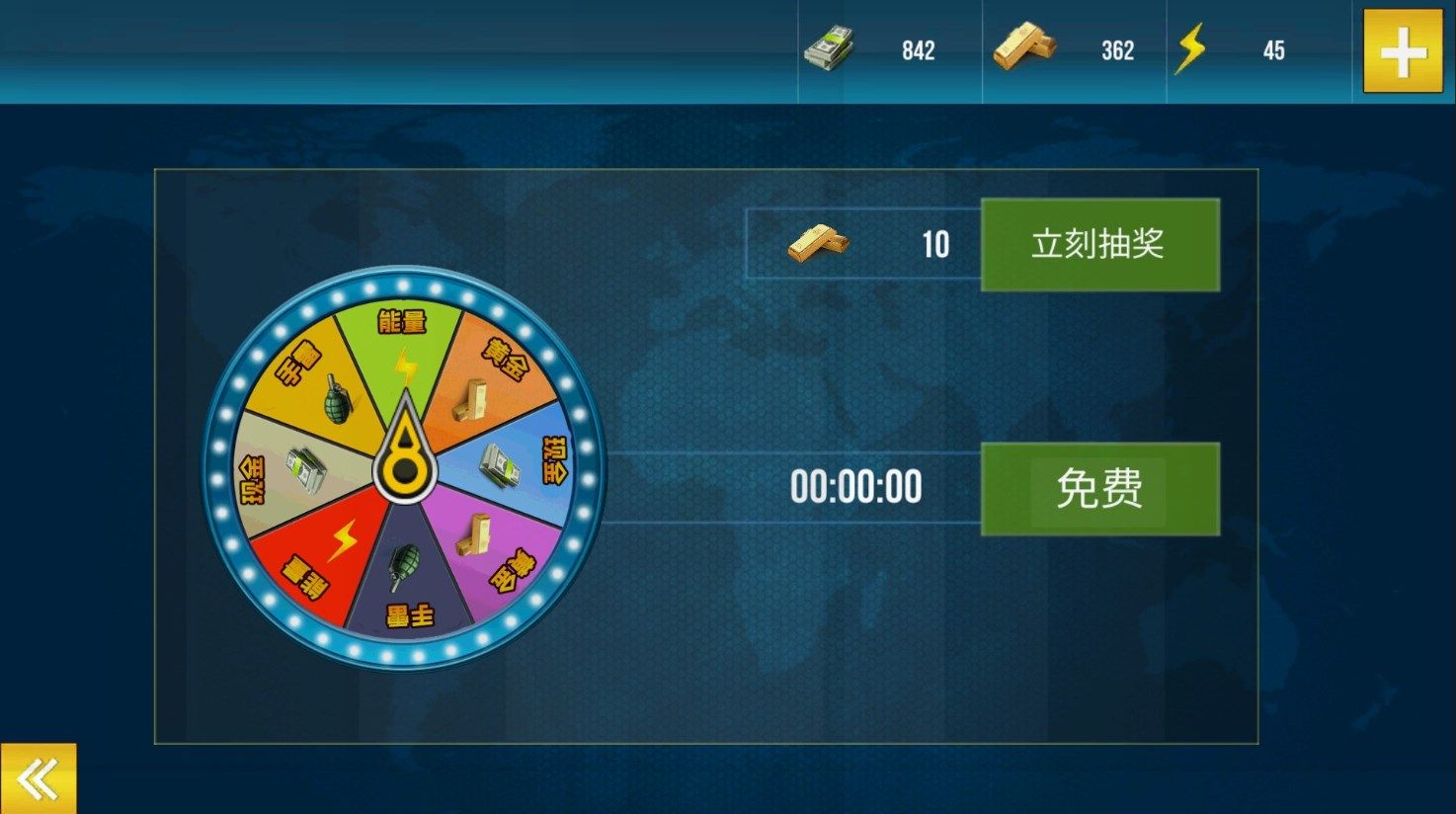Go back using the double-arrow button
1456x814 pixels.
(38, 779)
